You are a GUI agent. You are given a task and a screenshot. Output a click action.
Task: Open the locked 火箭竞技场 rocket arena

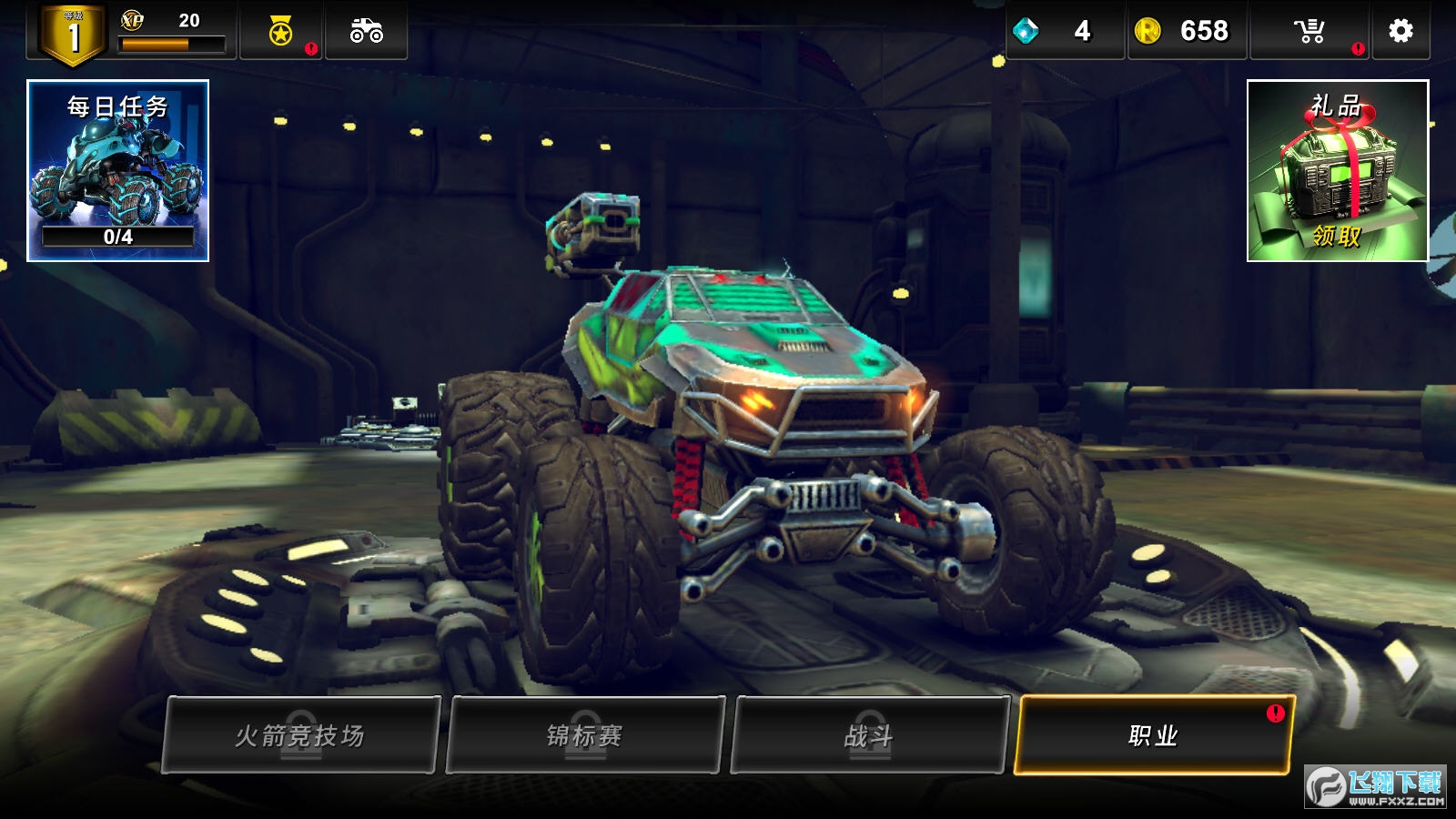[x=300, y=735]
